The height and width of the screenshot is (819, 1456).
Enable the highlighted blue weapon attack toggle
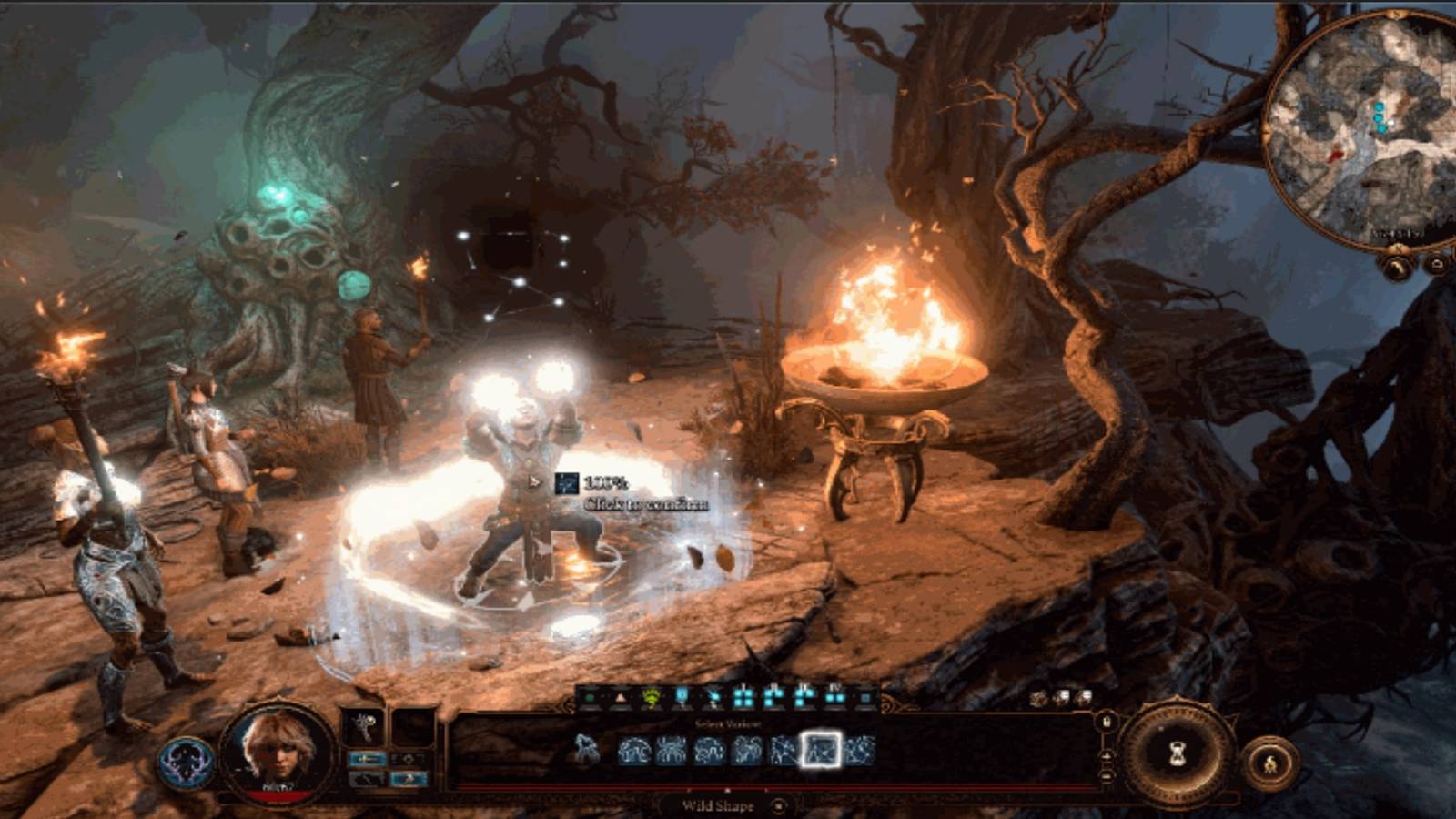click(368, 758)
